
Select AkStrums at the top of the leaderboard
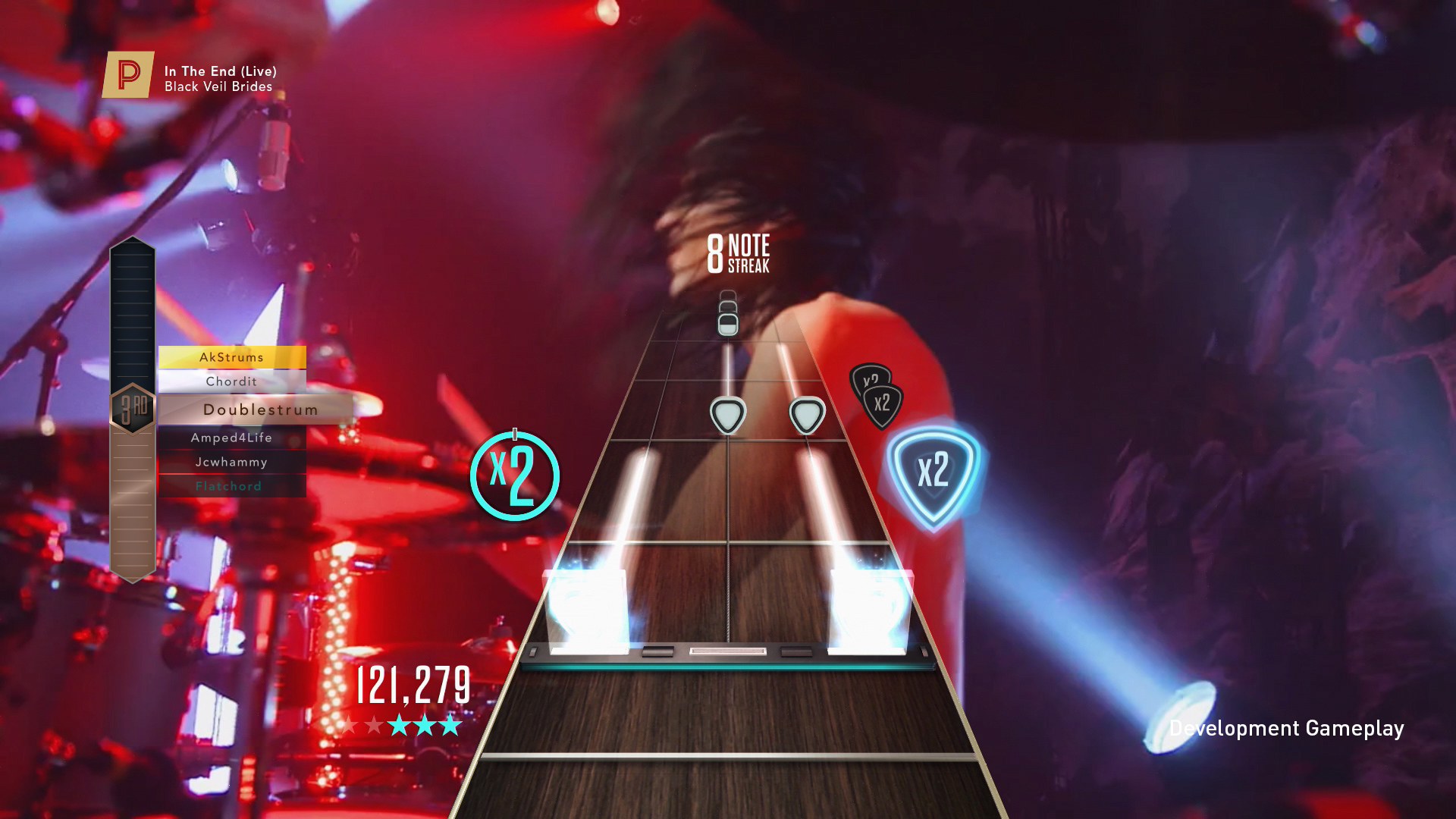[231, 356]
